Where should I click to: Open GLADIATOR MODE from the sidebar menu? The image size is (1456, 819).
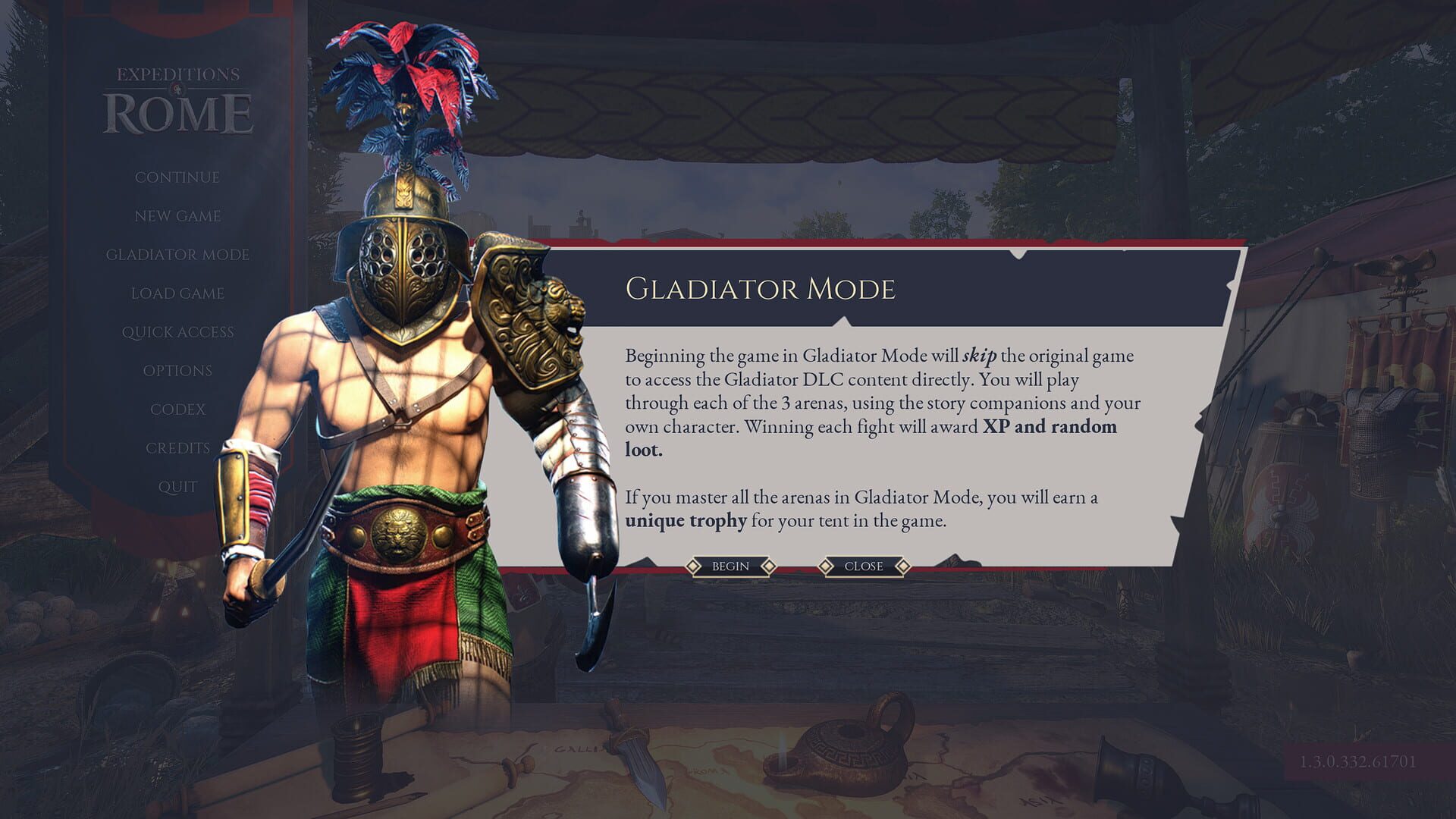point(177,255)
